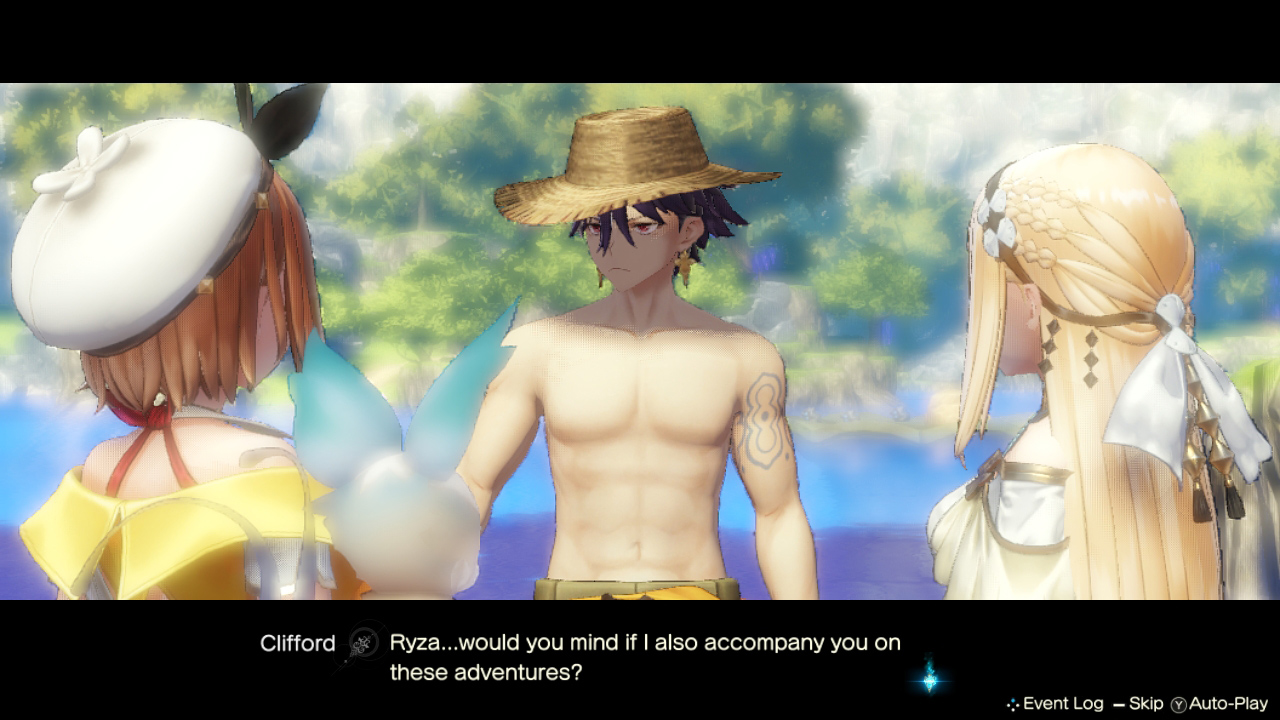The width and height of the screenshot is (1280, 720).
Task: Click the minus button icon before Skip
Action: coord(1118,704)
